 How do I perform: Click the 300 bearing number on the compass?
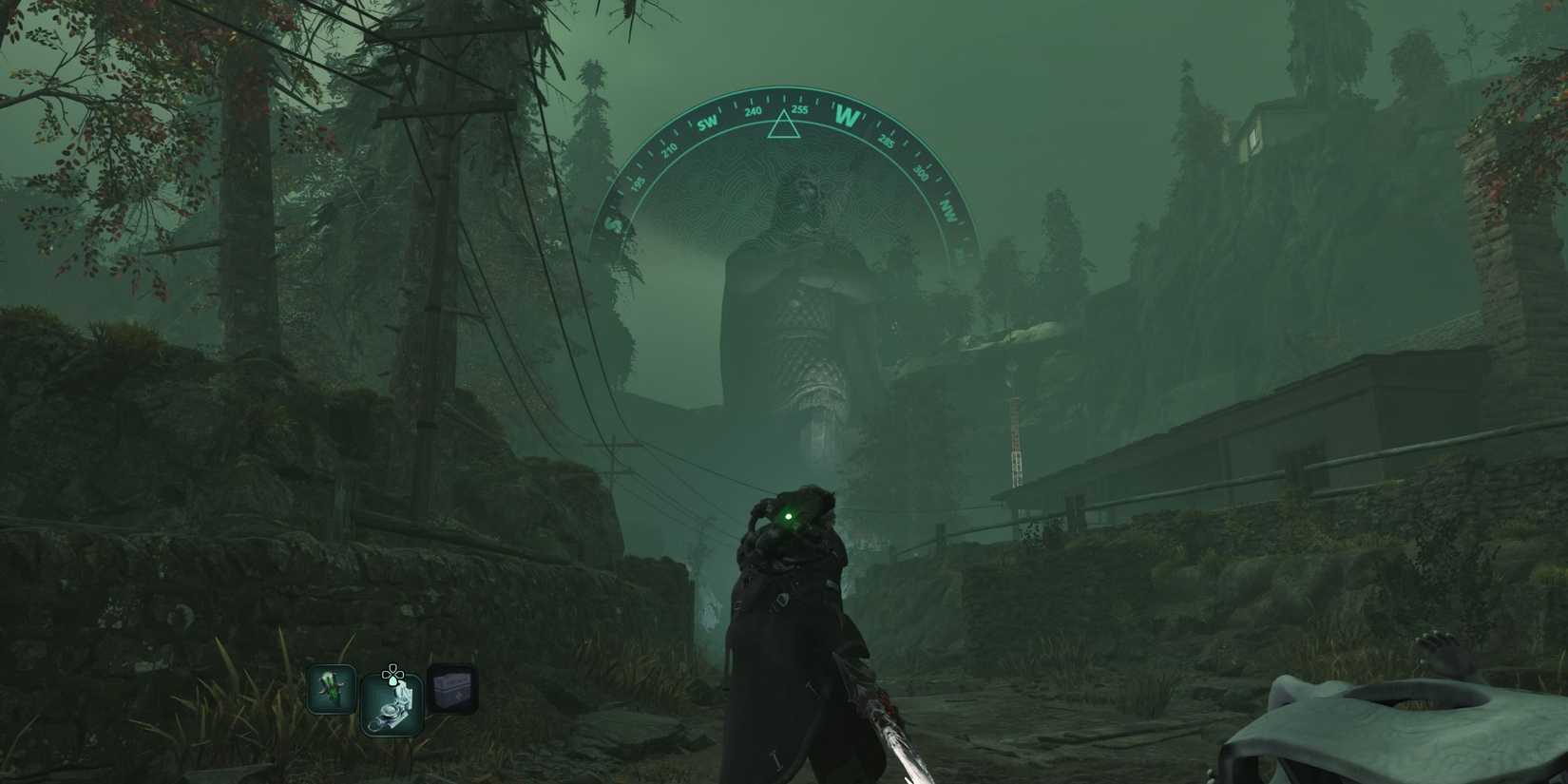[x=921, y=173]
